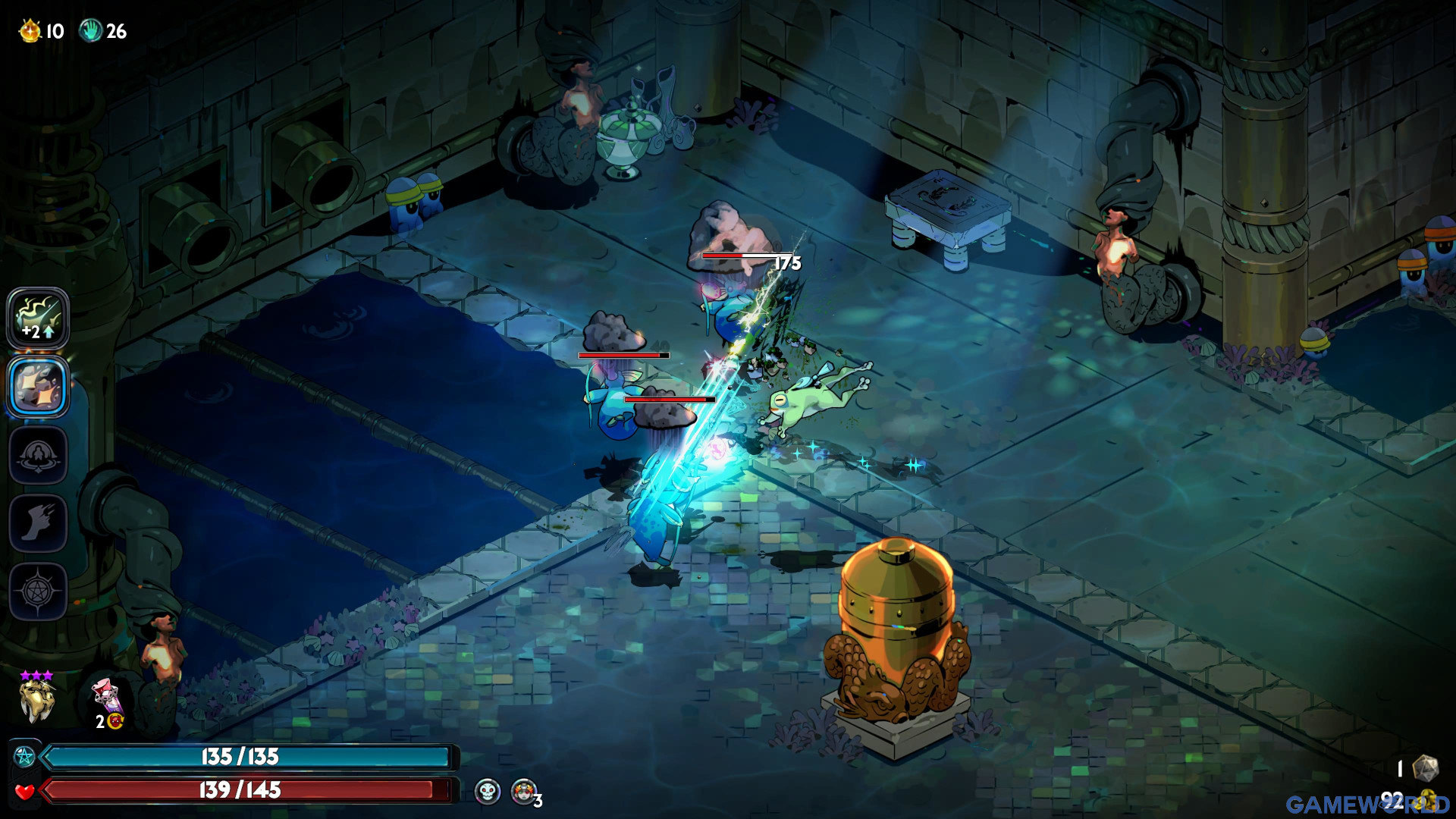Select the empty Sprint boon slot

tap(38, 523)
